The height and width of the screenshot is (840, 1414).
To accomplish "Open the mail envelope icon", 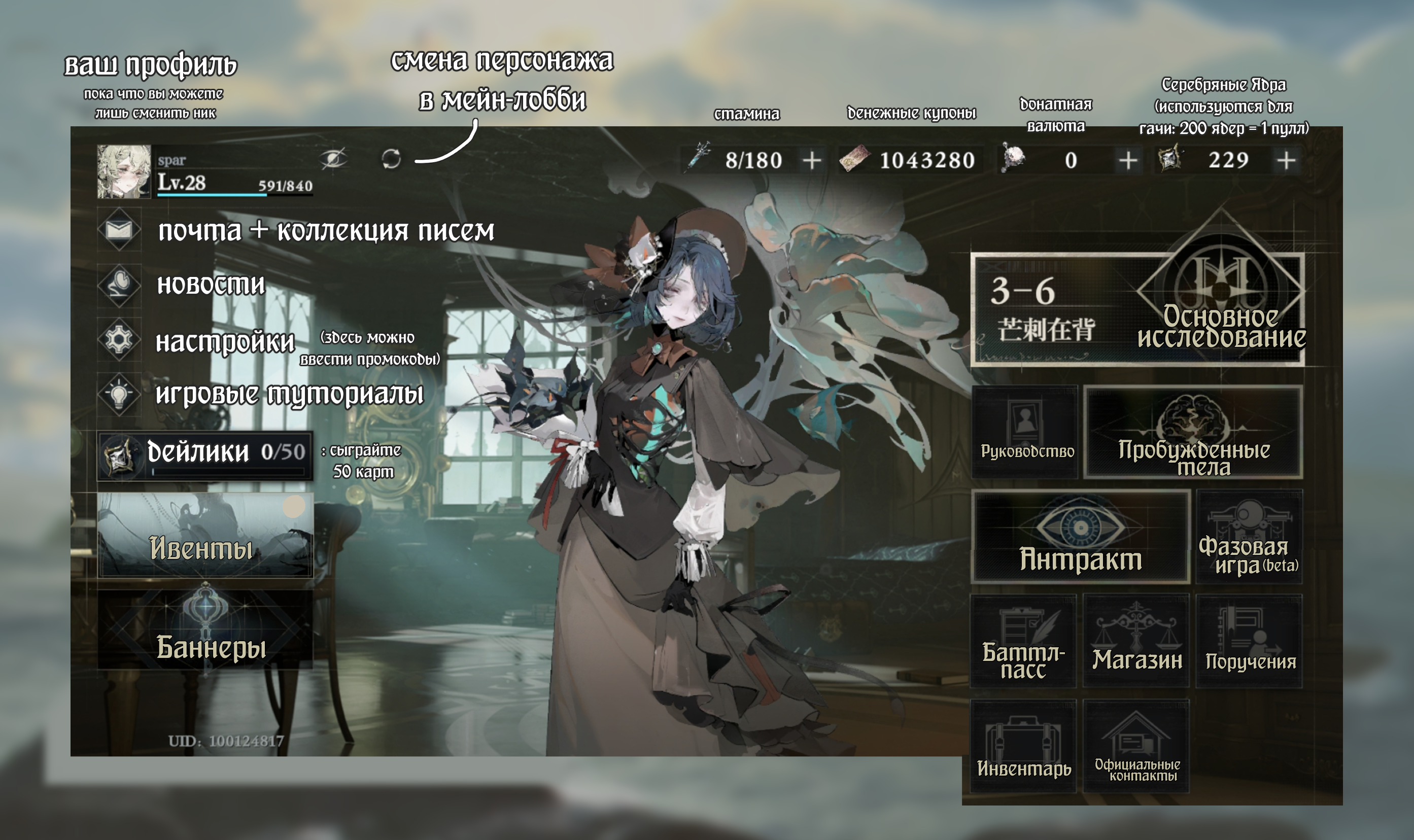I will (119, 230).
